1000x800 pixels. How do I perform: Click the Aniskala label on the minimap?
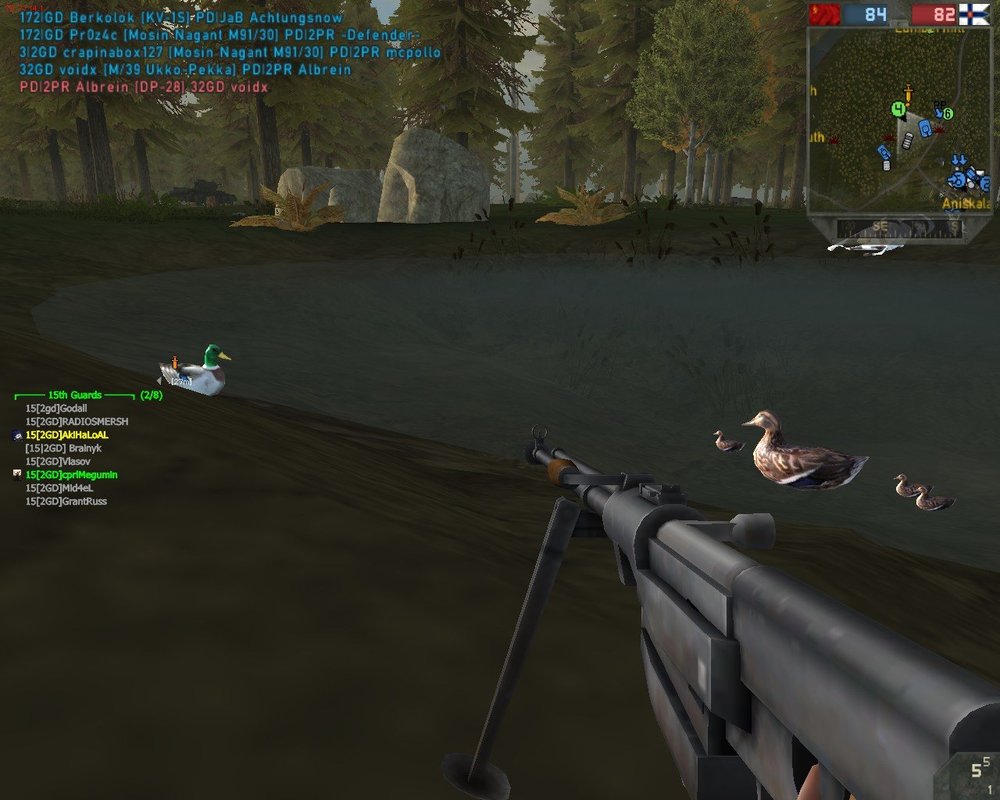[965, 202]
